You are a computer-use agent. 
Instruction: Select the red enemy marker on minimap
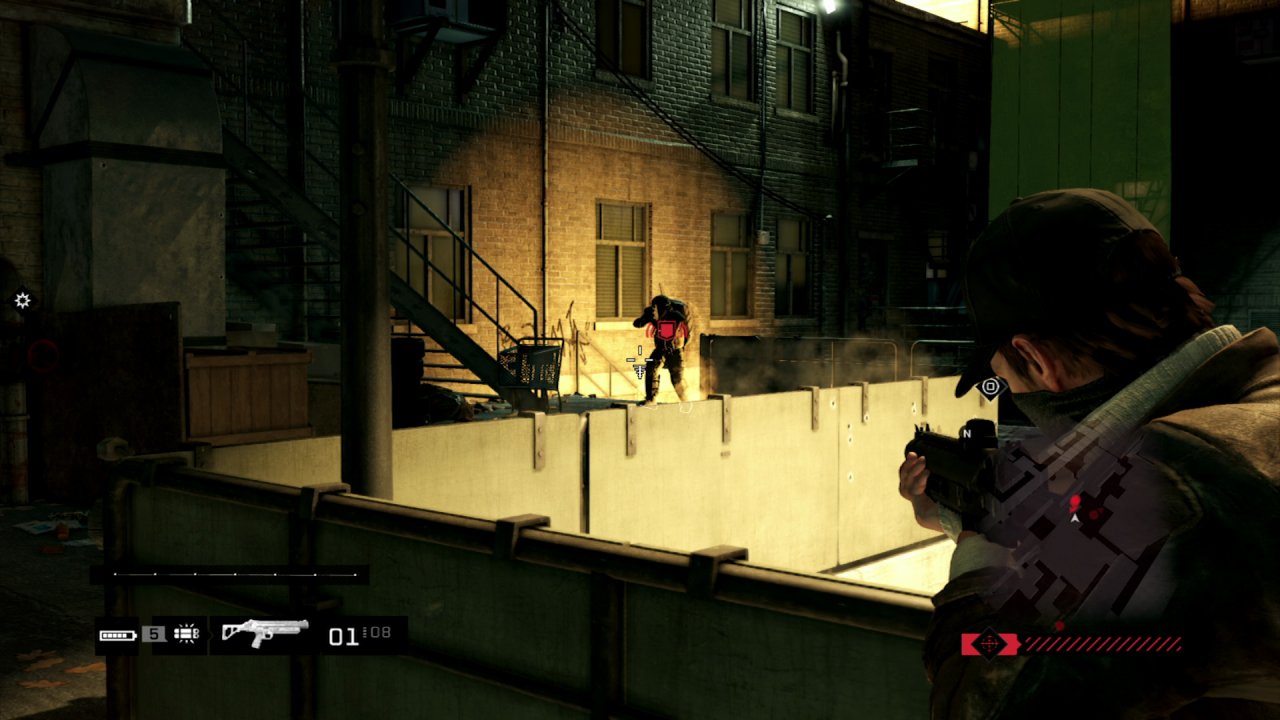pos(1074,503)
